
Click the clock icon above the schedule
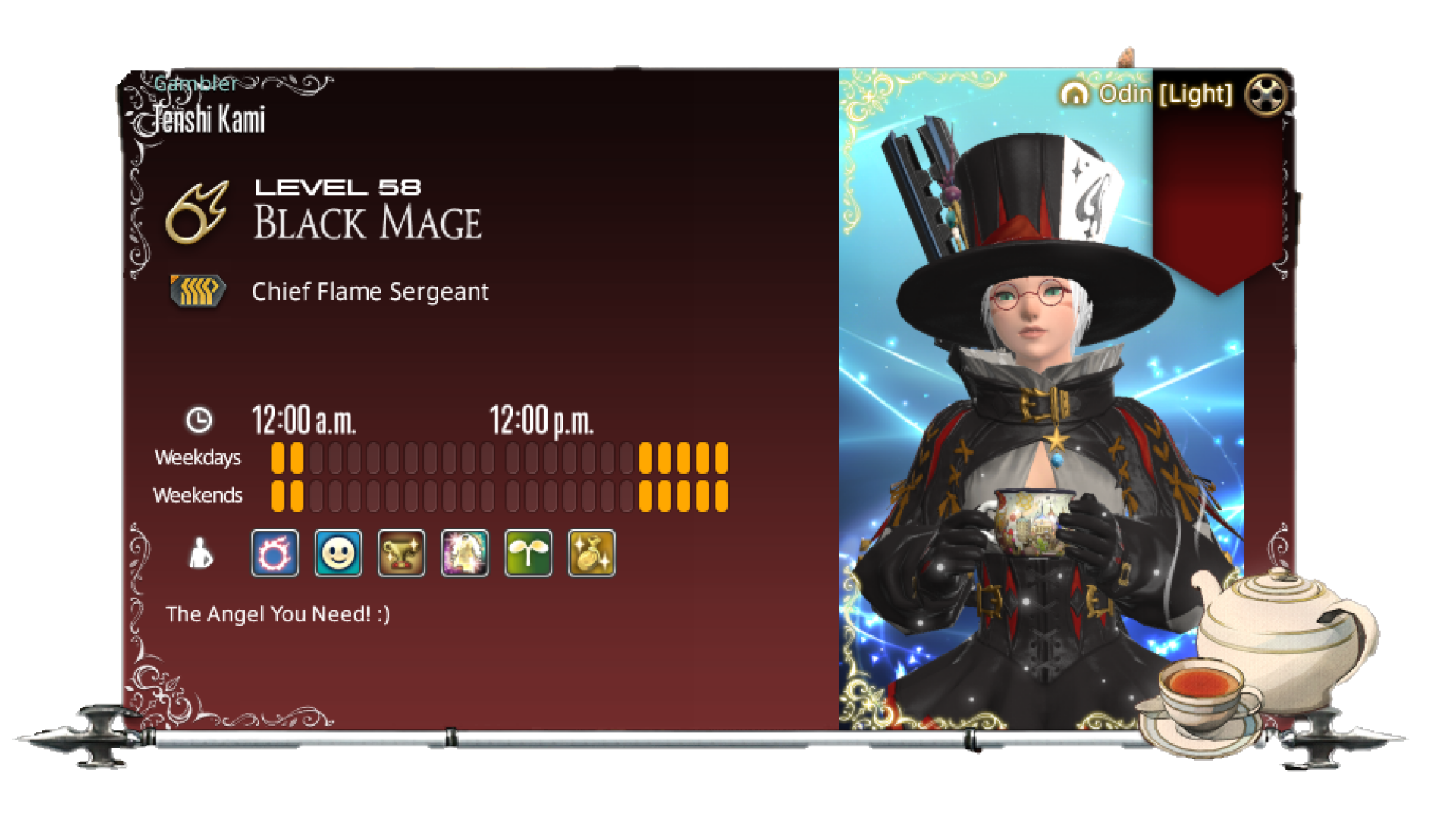198,419
